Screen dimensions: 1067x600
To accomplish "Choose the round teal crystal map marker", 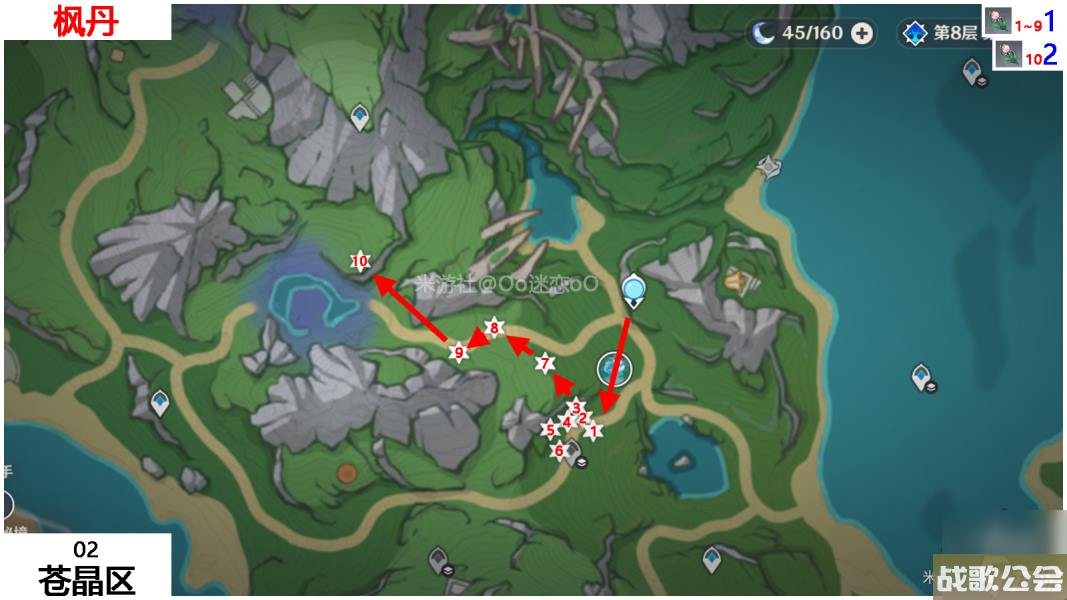I will pyautogui.click(x=615, y=369).
